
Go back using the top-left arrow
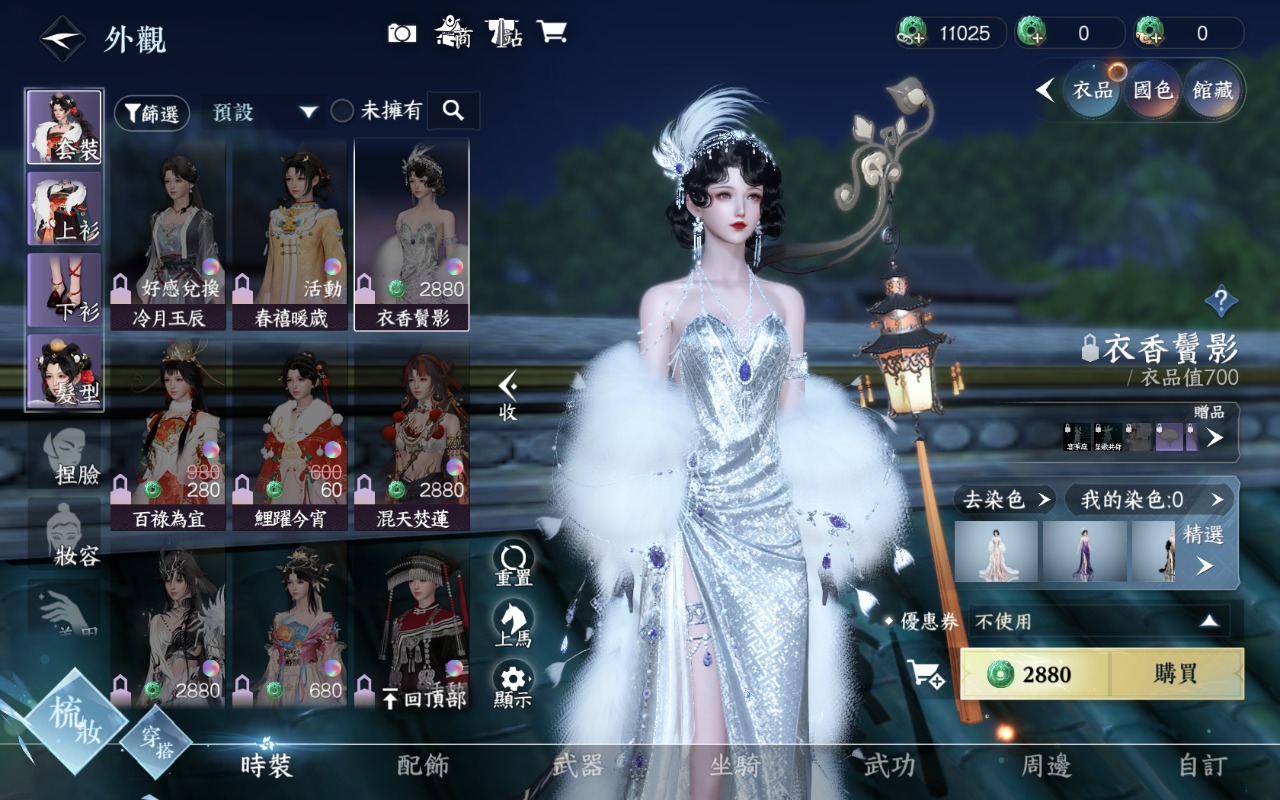click(62, 39)
